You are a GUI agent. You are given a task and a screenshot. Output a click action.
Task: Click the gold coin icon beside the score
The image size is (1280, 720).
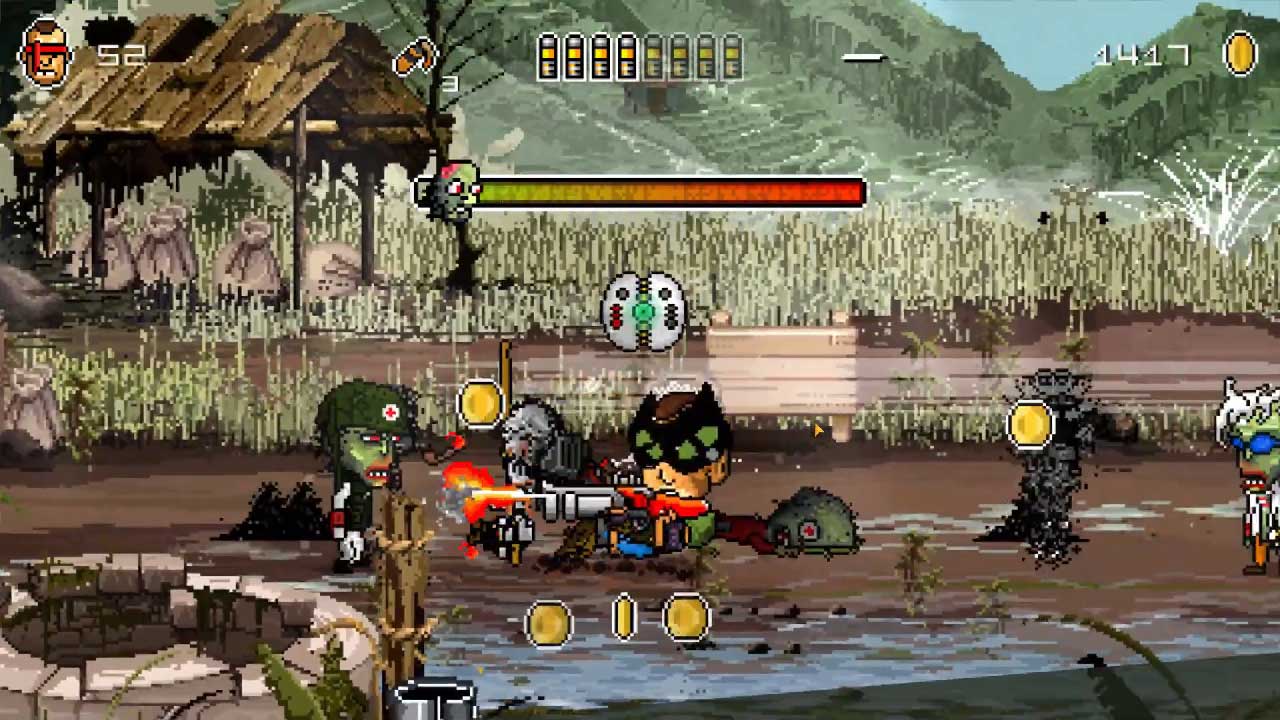click(x=1240, y=53)
